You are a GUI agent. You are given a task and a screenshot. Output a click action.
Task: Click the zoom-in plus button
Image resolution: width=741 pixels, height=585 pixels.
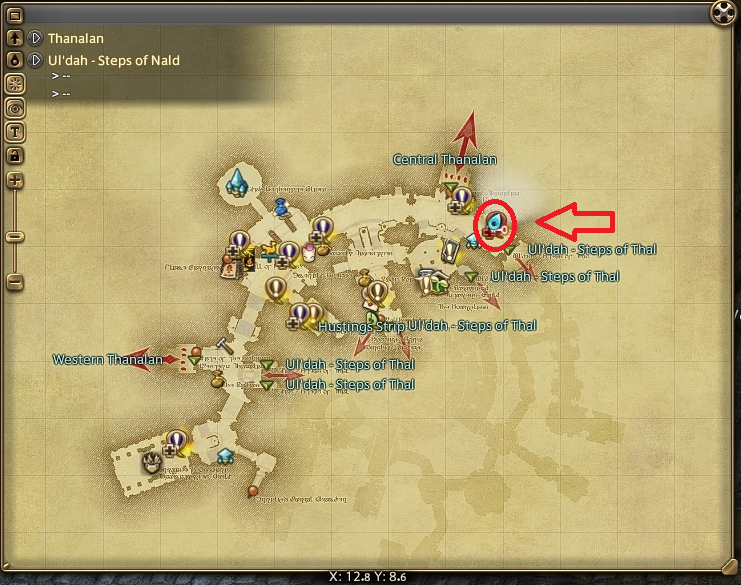click(15, 181)
